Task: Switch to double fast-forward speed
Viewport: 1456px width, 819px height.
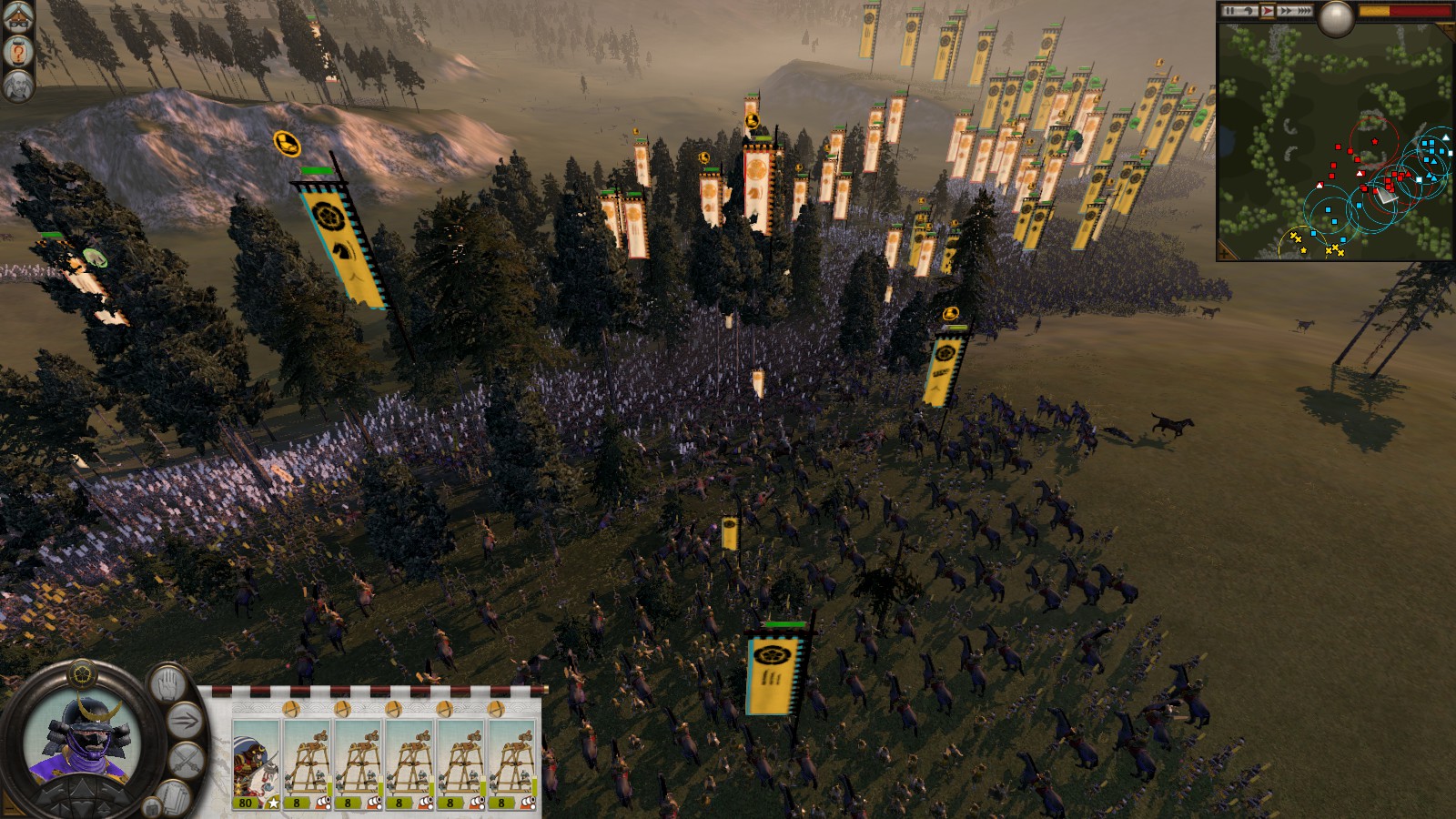Action: 1285,11
